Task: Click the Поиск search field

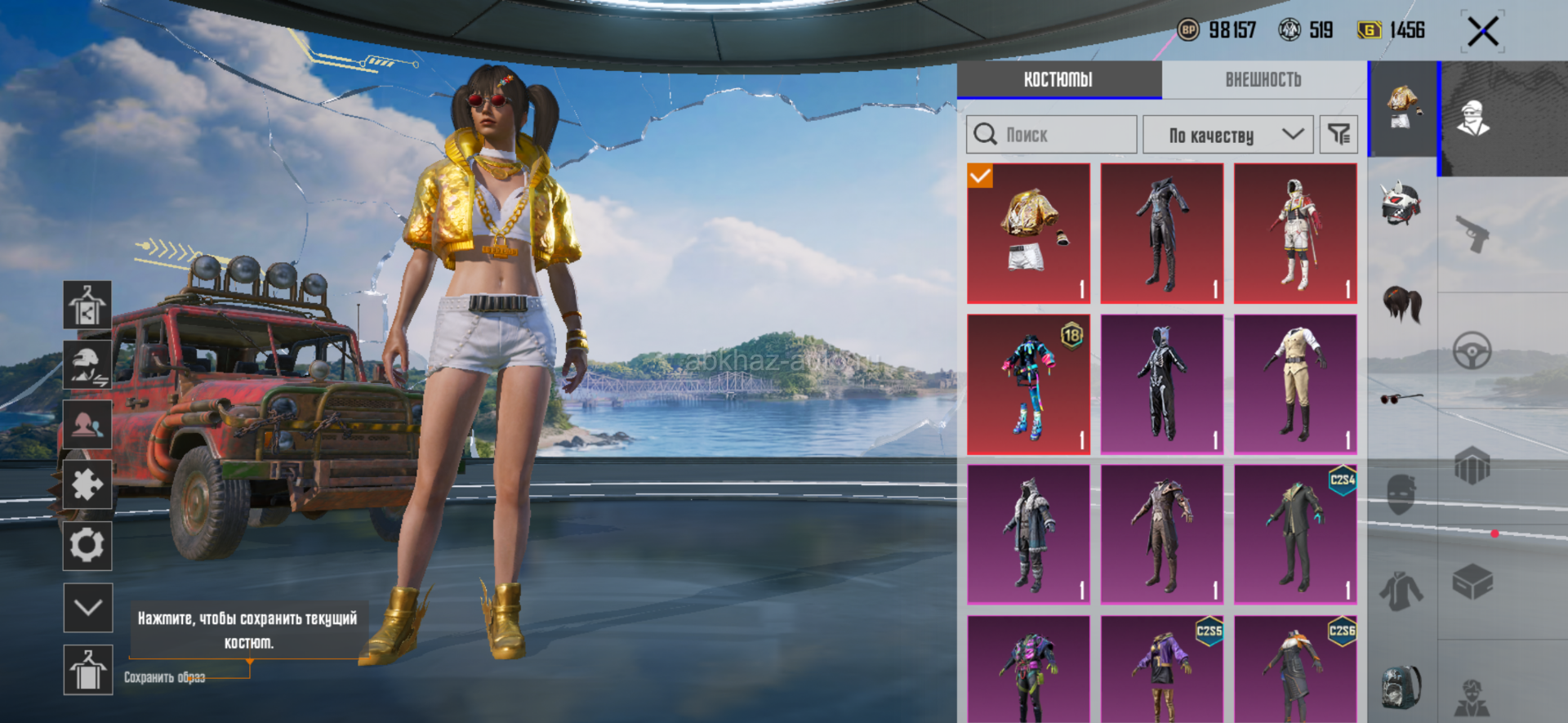Action: point(1052,135)
